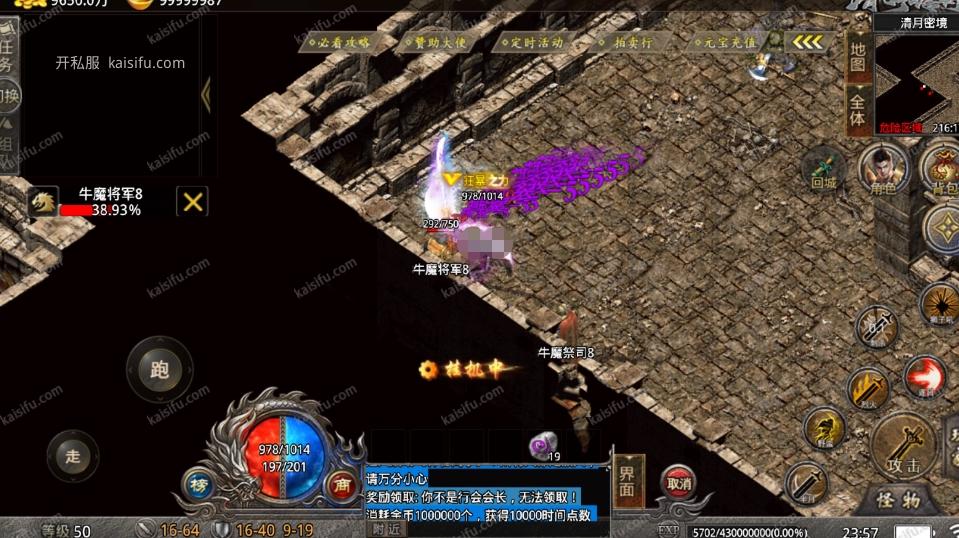Open the 定时活动 timed events menu
The image size is (959, 538).
tap(531, 42)
